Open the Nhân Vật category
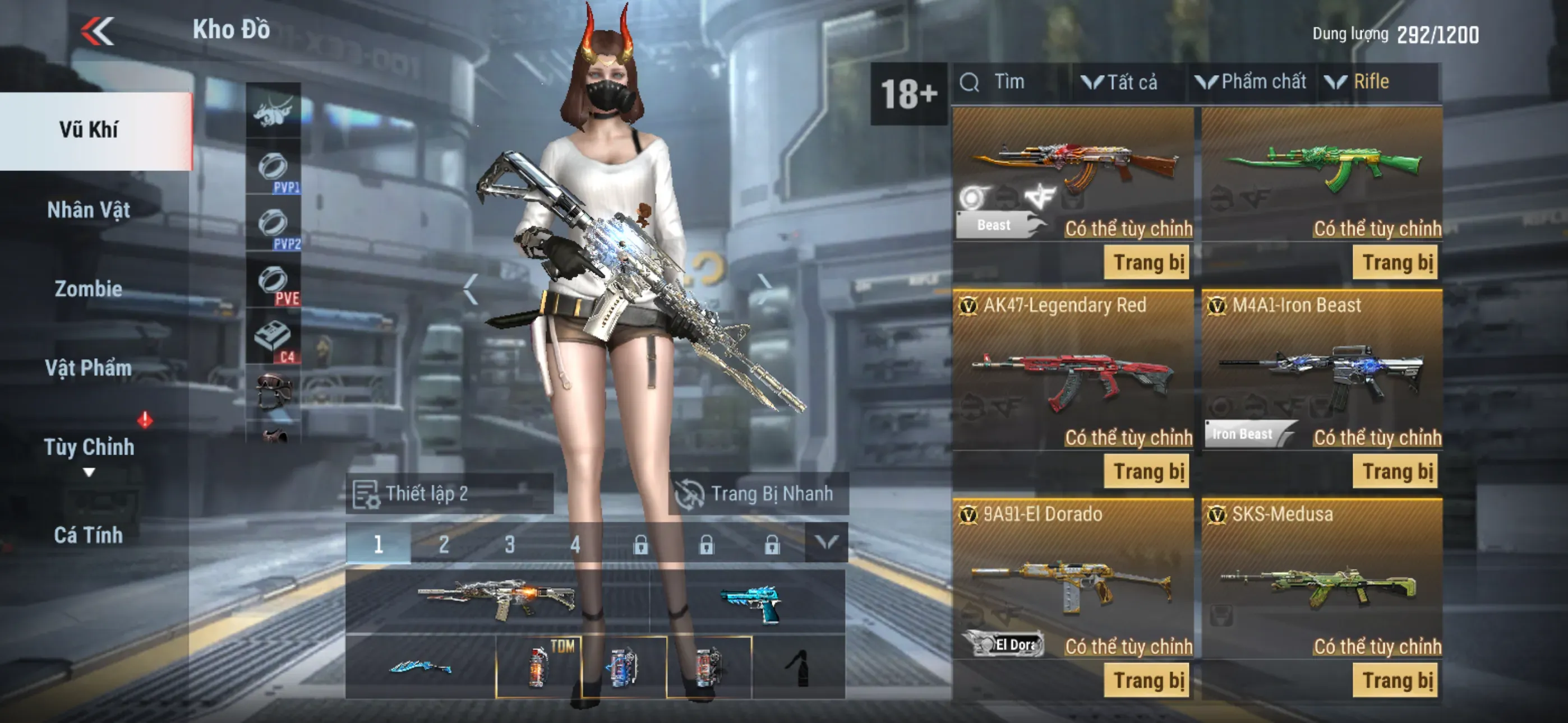Viewport: 1568px width, 723px height. point(89,210)
